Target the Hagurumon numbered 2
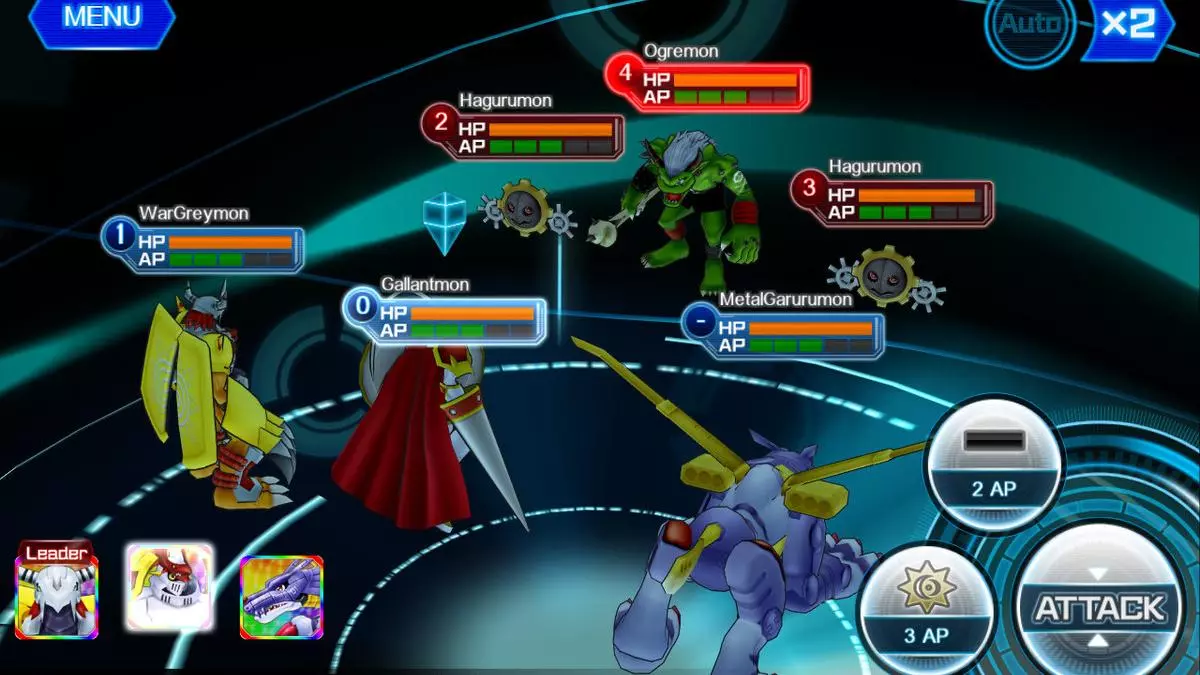 (x=524, y=136)
